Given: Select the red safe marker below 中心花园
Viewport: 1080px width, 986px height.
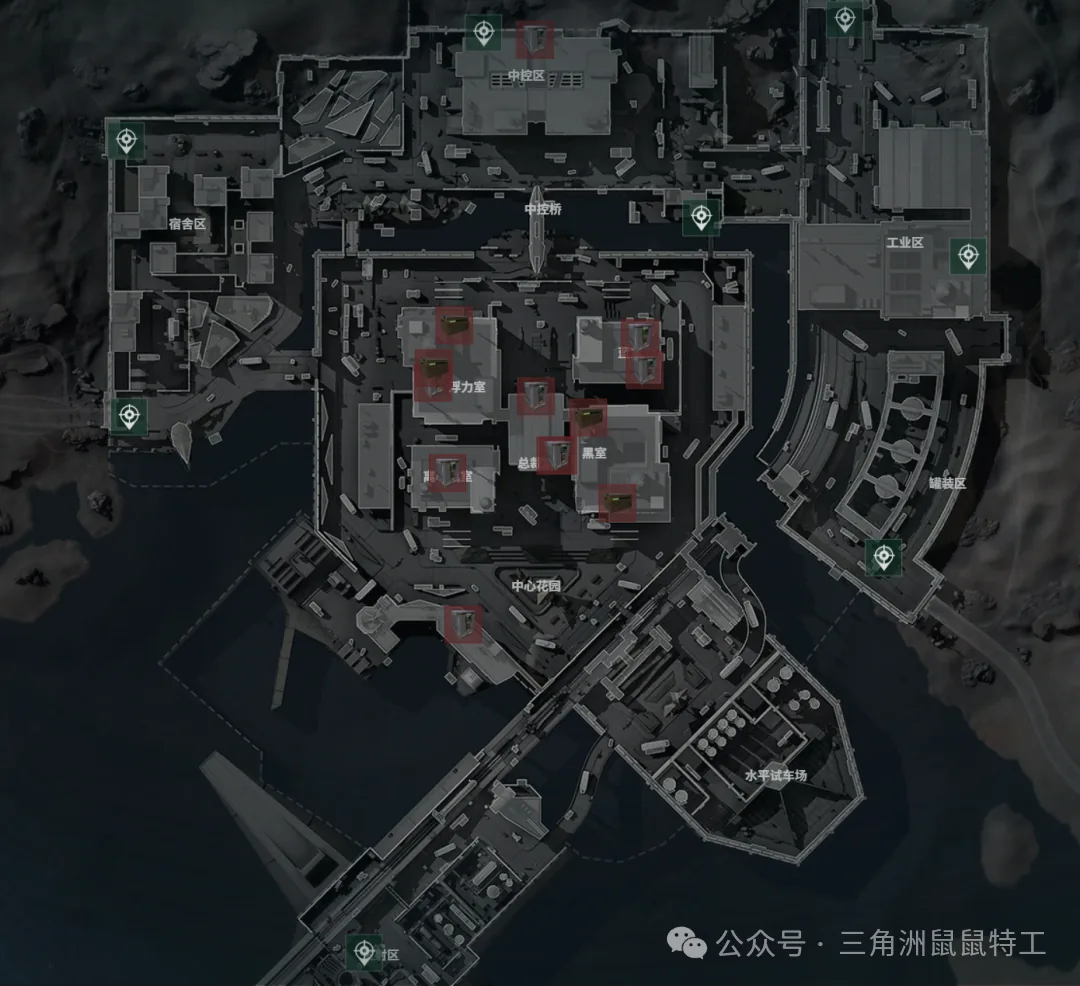Looking at the screenshot, I should coord(463,623).
